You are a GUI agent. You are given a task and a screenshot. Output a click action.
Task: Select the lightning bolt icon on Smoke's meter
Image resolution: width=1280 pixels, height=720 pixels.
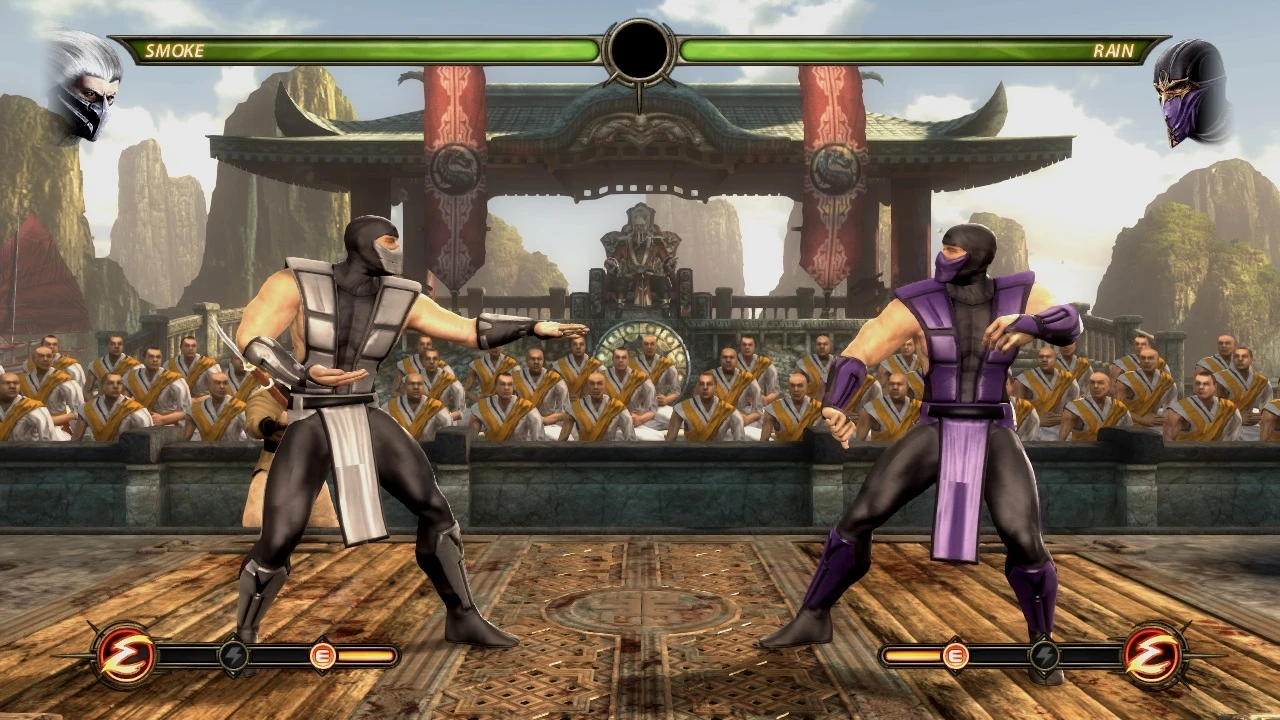pyautogui.click(x=234, y=655)
